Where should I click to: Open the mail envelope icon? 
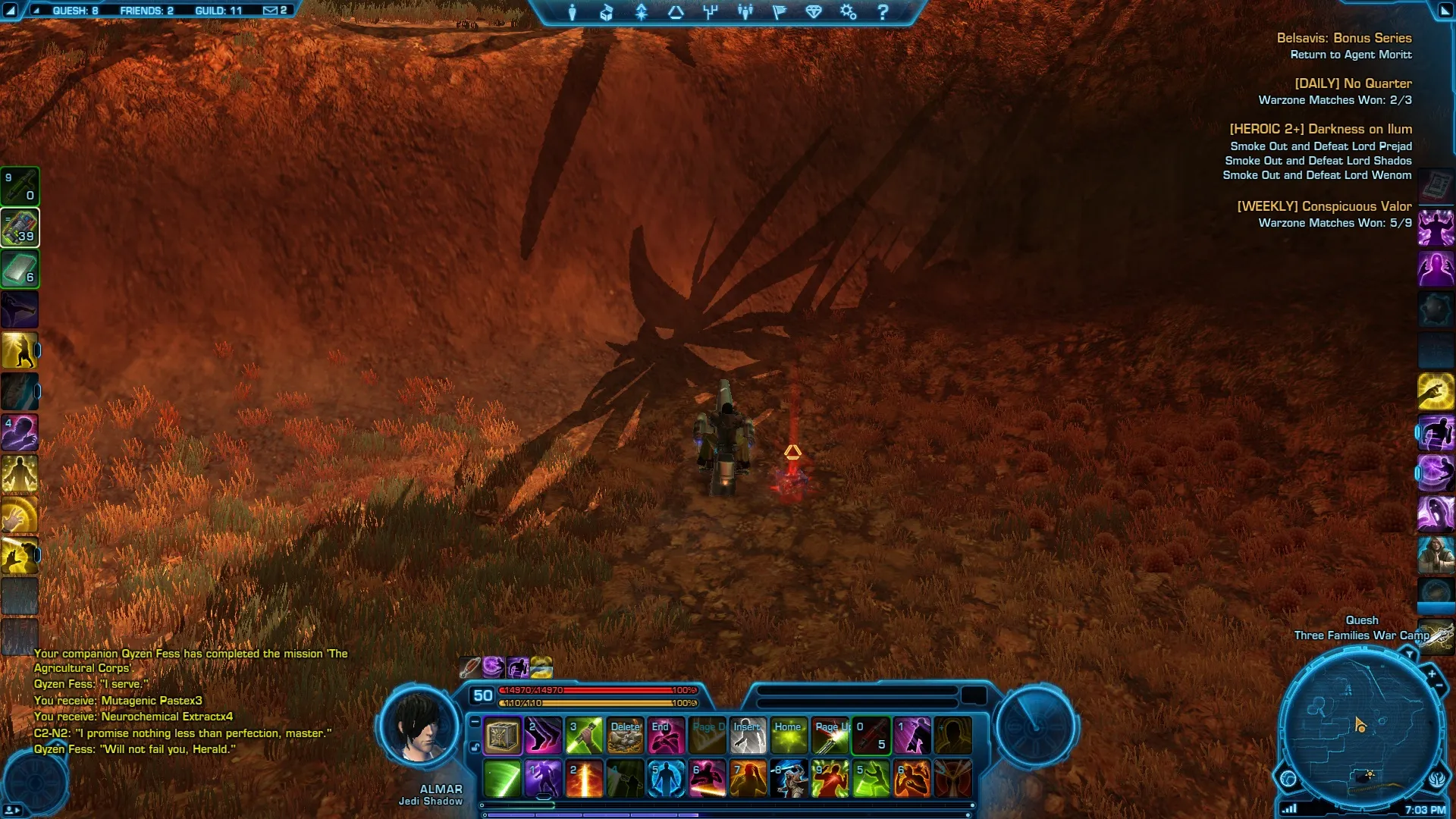tap(270, 11)
